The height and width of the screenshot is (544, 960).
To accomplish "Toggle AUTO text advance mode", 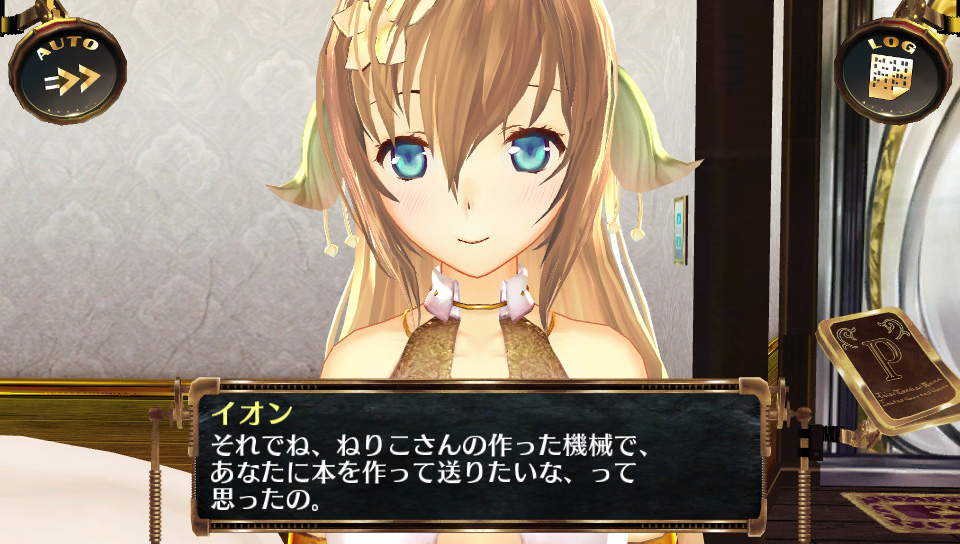I will [x=68, y=68].
